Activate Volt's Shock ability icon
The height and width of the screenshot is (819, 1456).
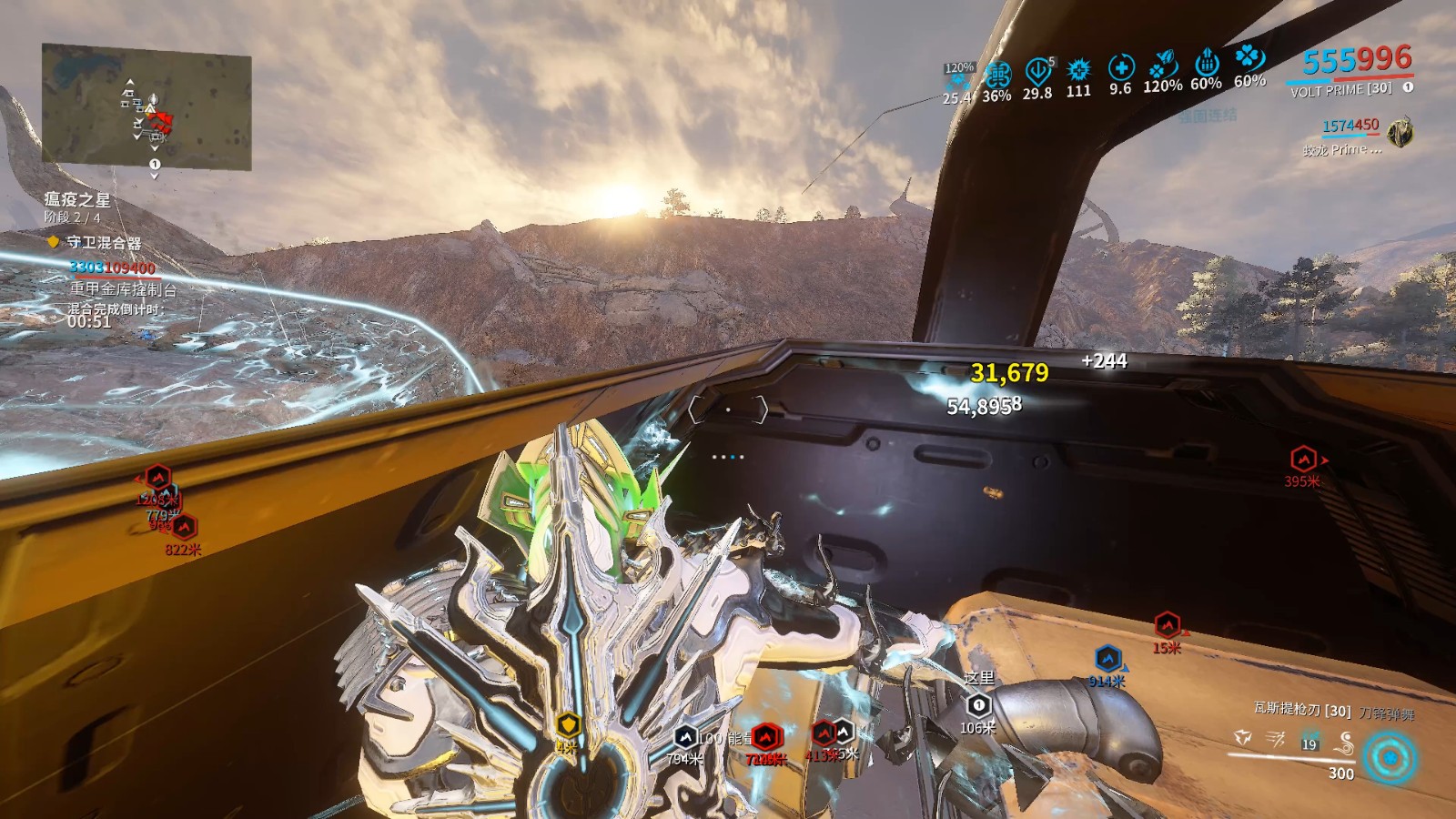pyautogui.click(x=1242, y=737)
